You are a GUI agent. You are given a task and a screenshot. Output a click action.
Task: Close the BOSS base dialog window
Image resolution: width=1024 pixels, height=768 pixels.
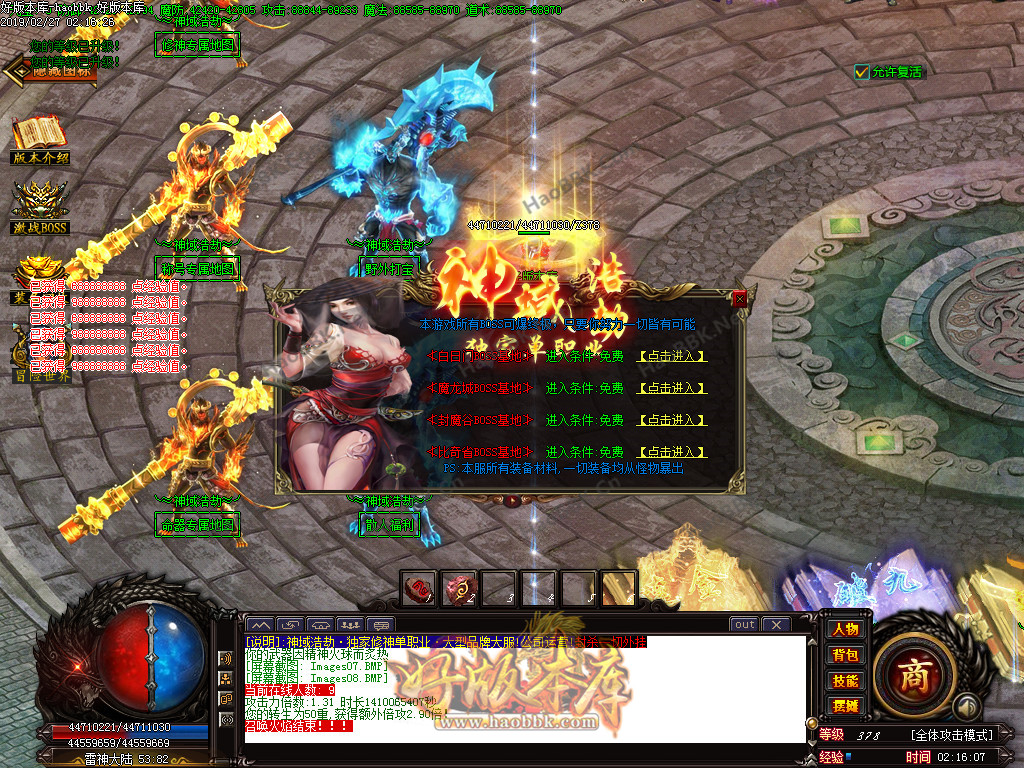point(739,299)
